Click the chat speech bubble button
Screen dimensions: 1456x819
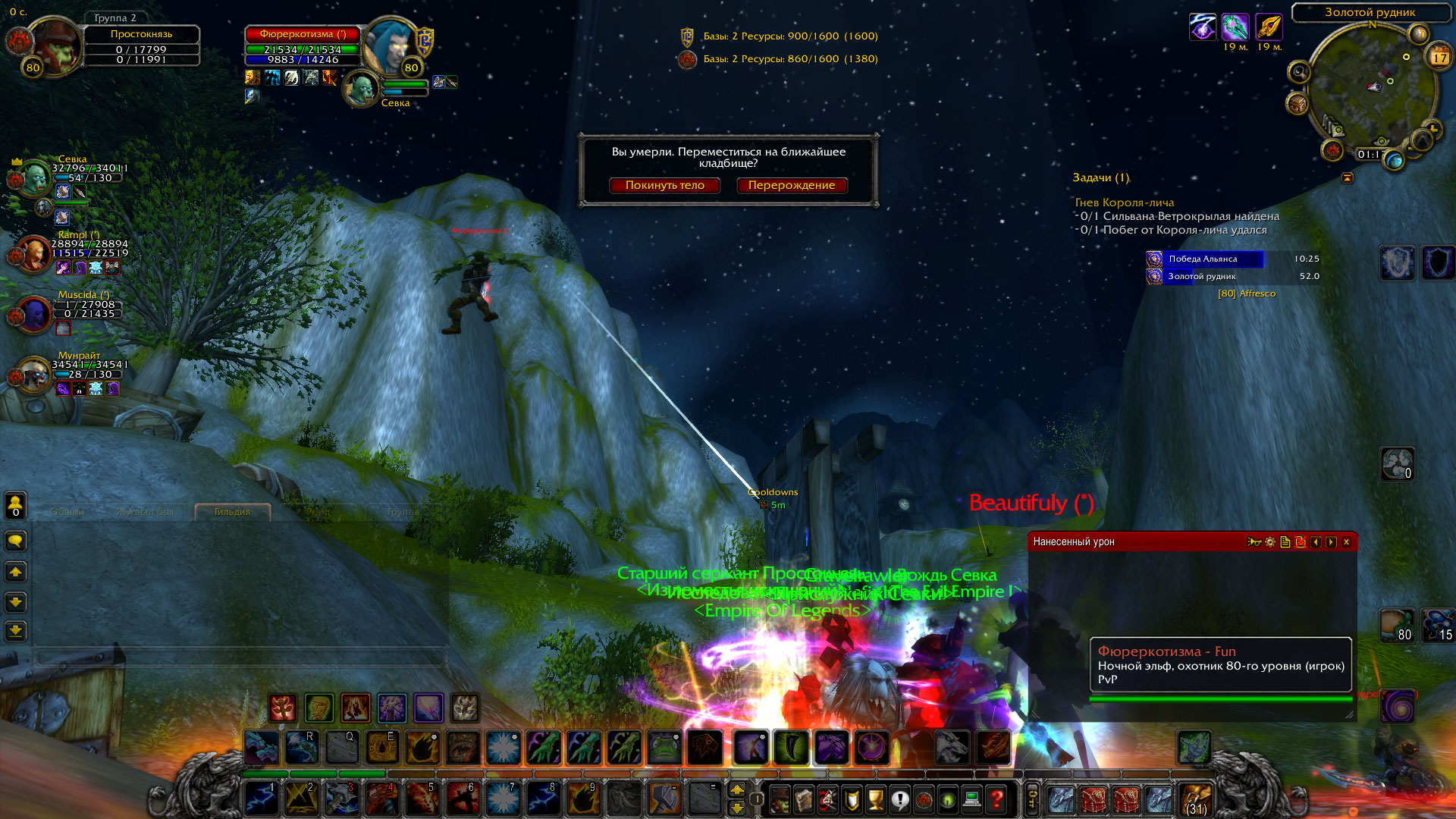(16, 541)
